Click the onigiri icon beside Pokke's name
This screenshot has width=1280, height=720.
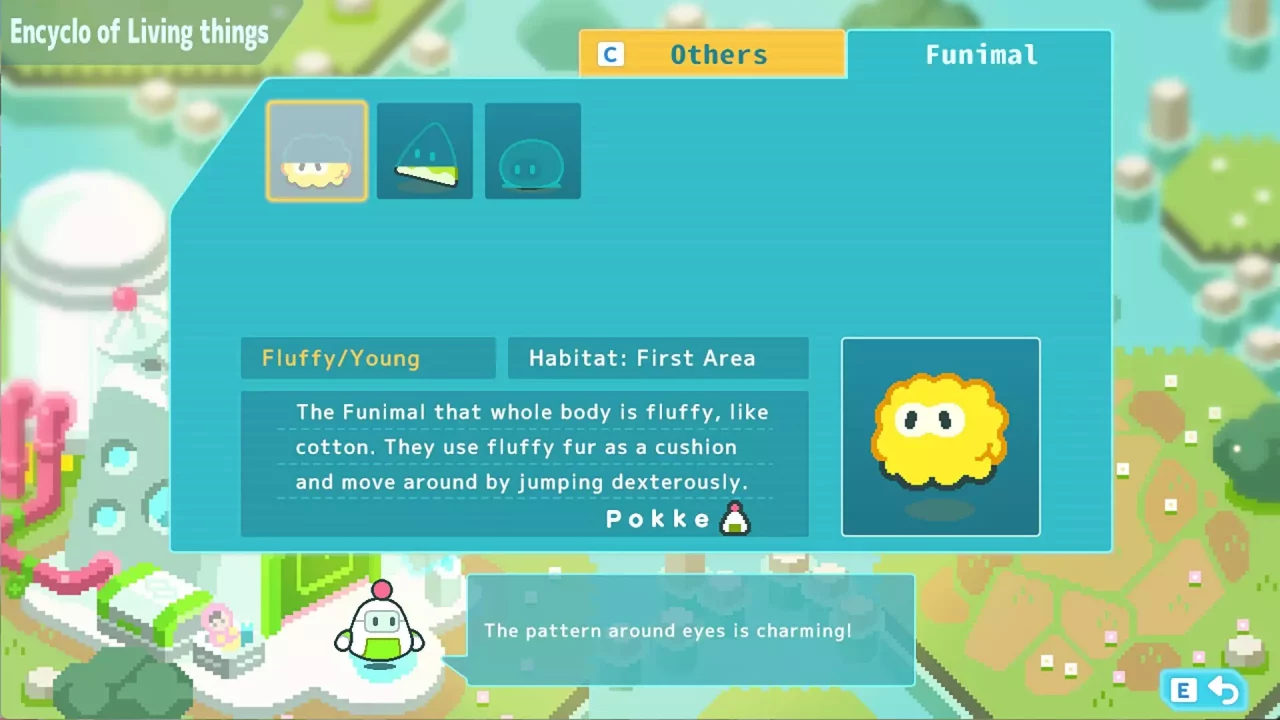pyautogui.click(x=735, y=518)
